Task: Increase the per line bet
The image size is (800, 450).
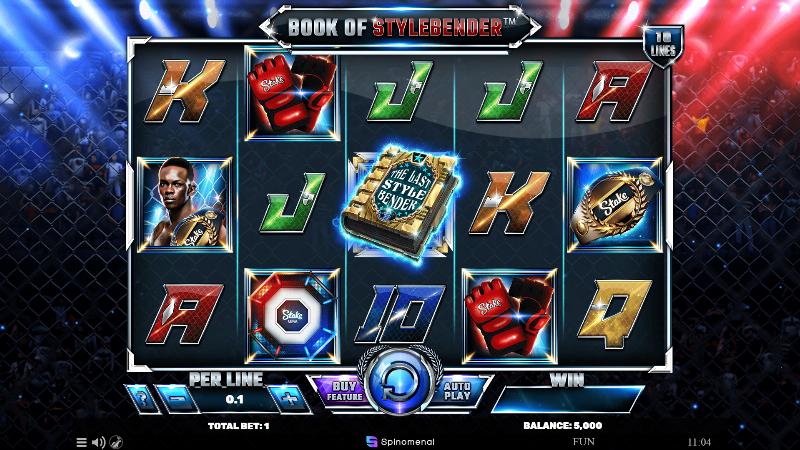Action: tap(290, 399)
